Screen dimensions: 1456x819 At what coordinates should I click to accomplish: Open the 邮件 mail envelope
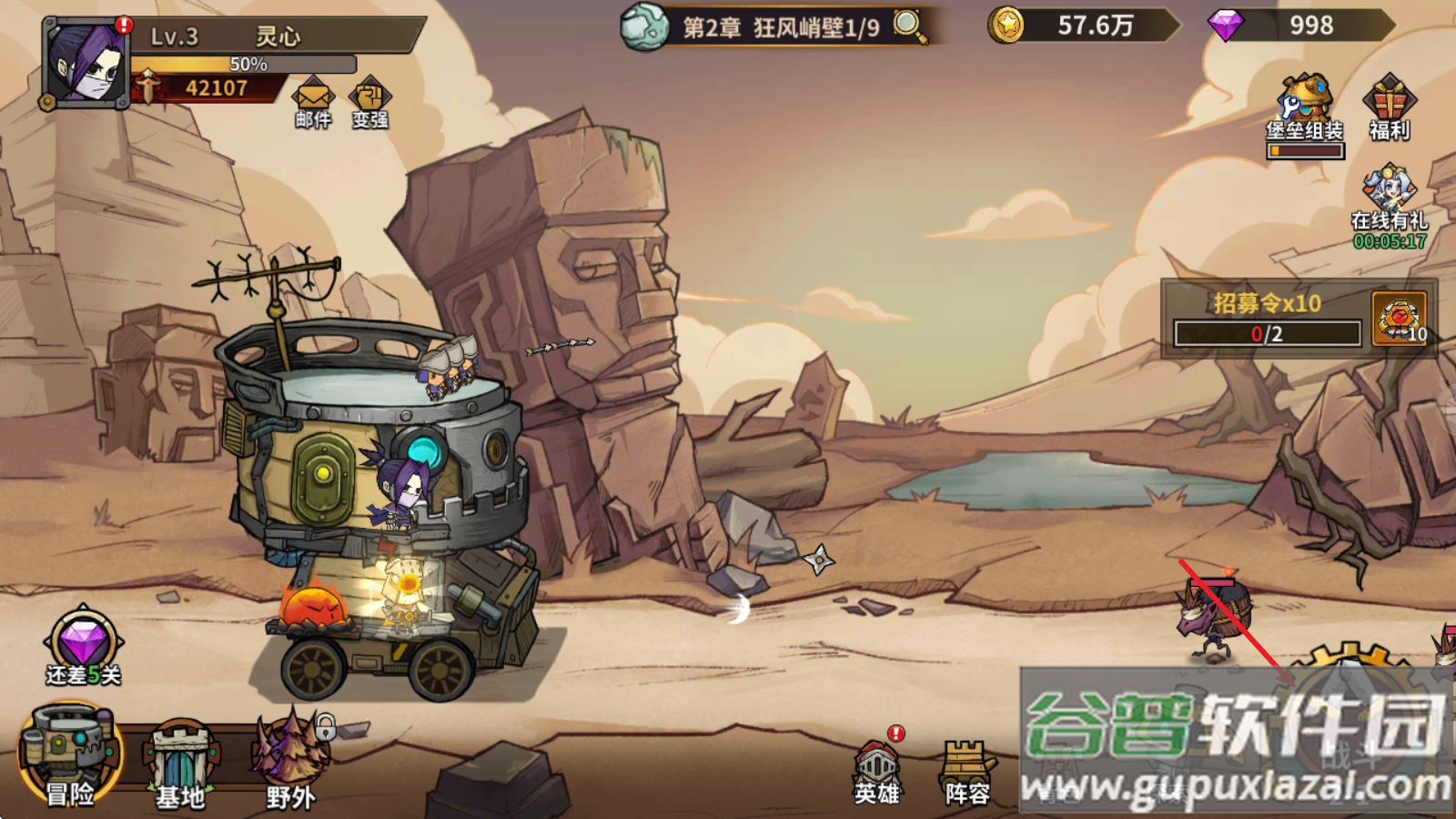click(x=312, y=100)
